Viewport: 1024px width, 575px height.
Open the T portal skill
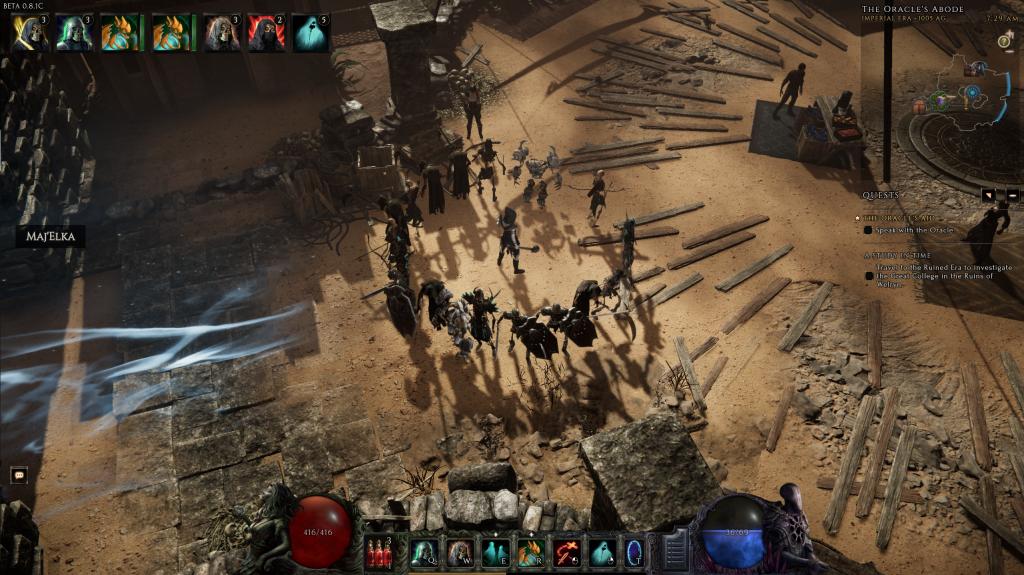[634, 552]
